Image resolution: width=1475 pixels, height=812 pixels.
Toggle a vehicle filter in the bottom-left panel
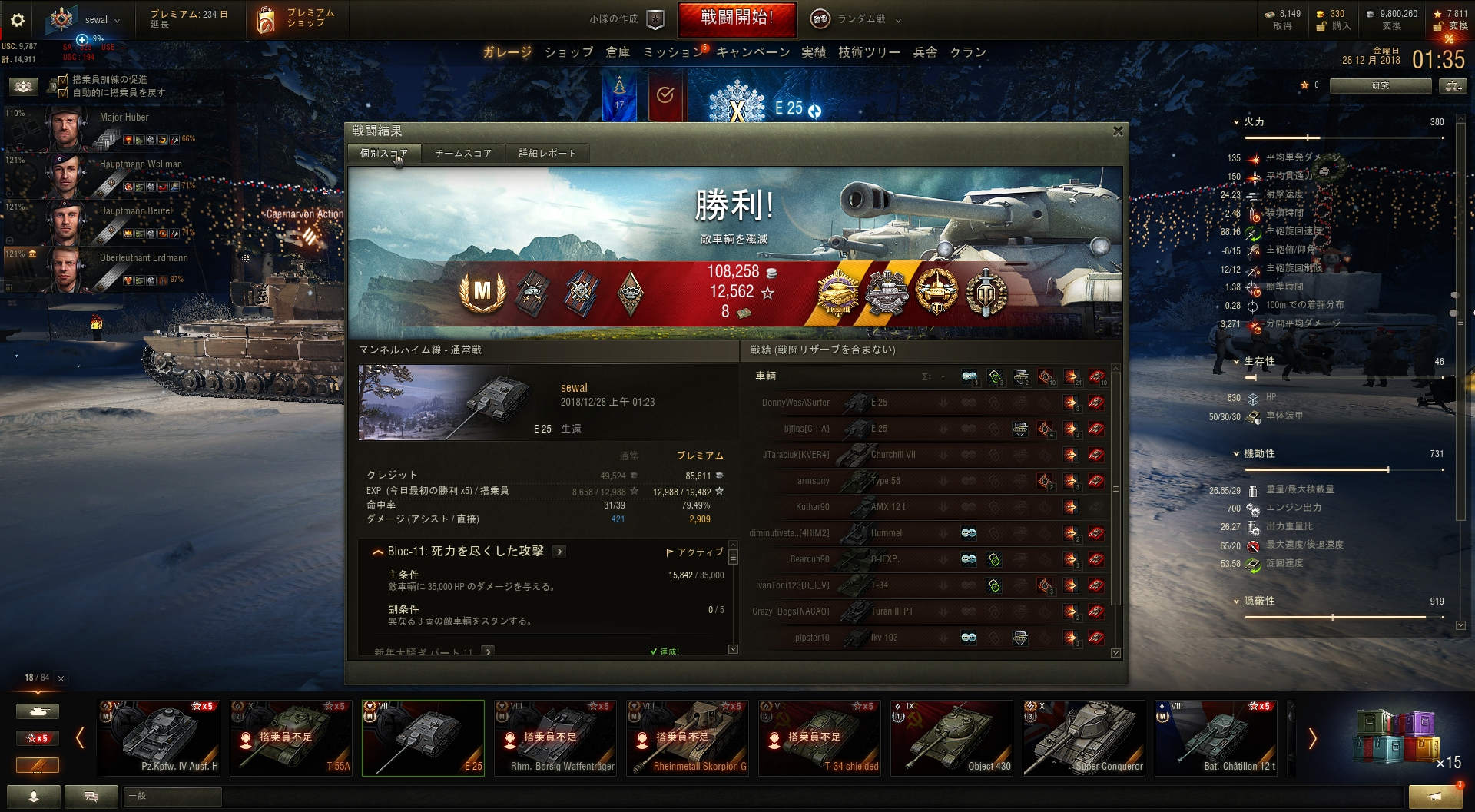(x=38, y=711)
